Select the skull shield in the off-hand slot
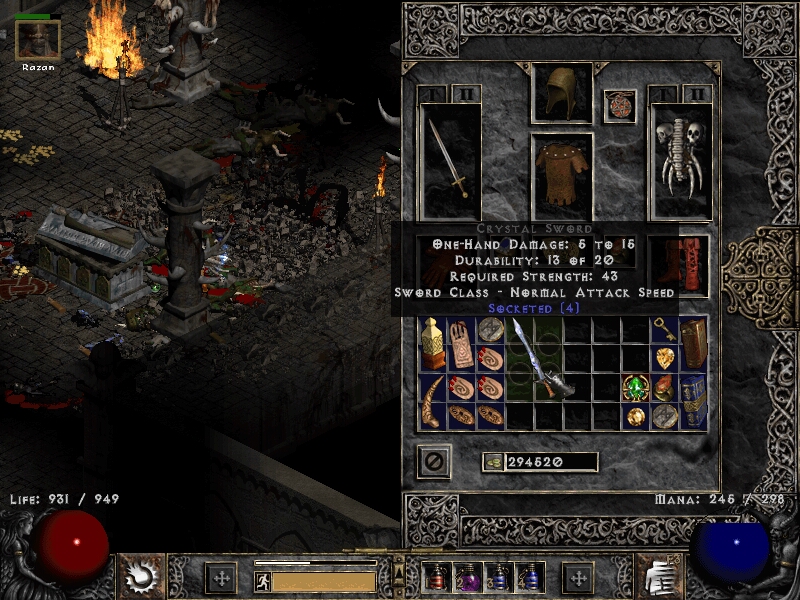Viewport: 800px width, 600px height. [x=680, y=160]
